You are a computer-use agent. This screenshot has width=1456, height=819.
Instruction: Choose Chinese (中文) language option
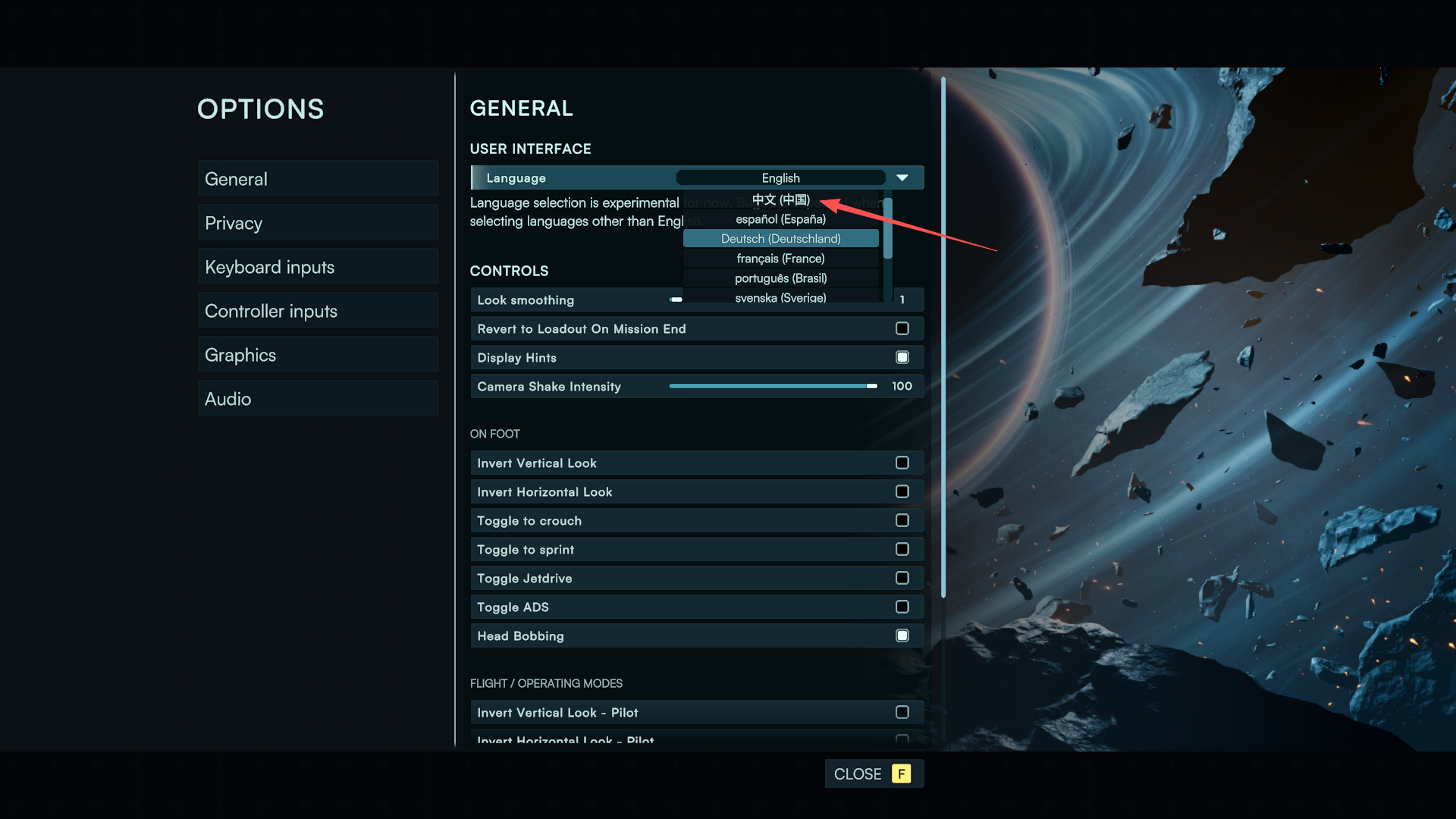(780, 199)
